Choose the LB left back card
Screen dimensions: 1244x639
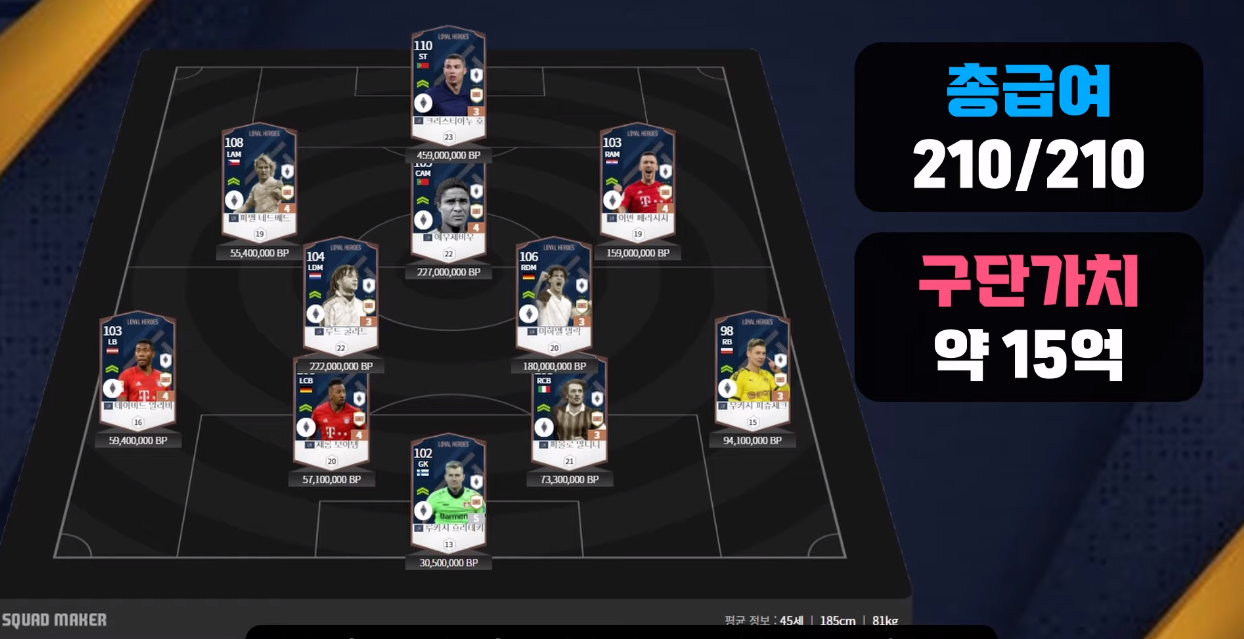[x=138, y=368]
